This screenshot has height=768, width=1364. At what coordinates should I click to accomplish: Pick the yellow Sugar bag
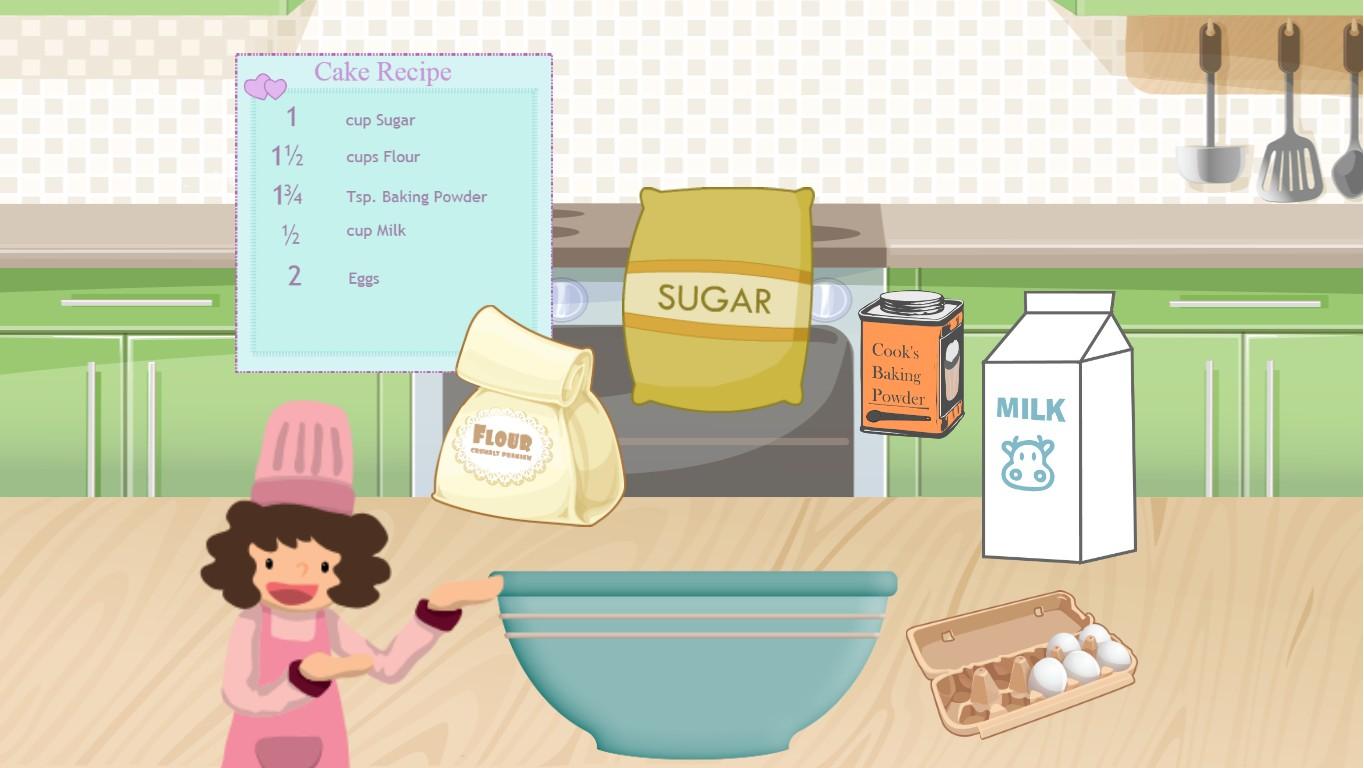click(716, 298)
